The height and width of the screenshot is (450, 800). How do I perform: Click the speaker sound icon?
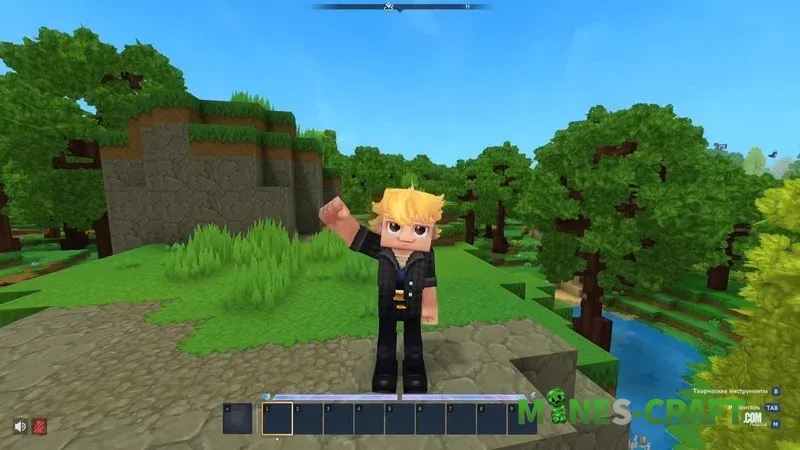click(19, 426)
